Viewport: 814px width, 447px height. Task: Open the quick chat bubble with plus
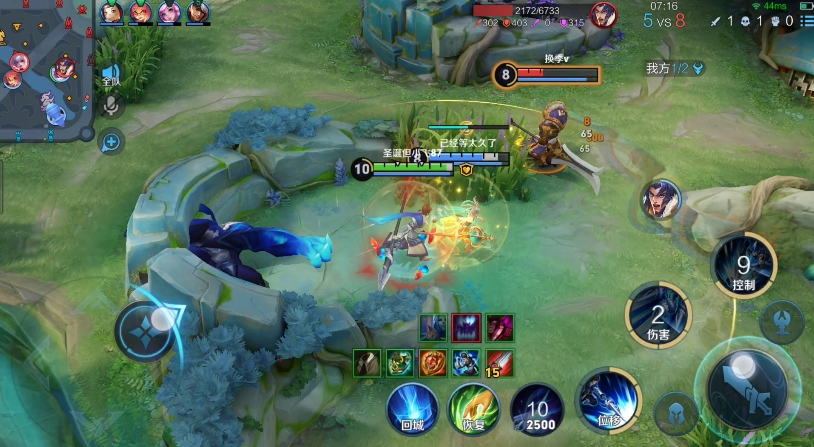click(110, 142)
